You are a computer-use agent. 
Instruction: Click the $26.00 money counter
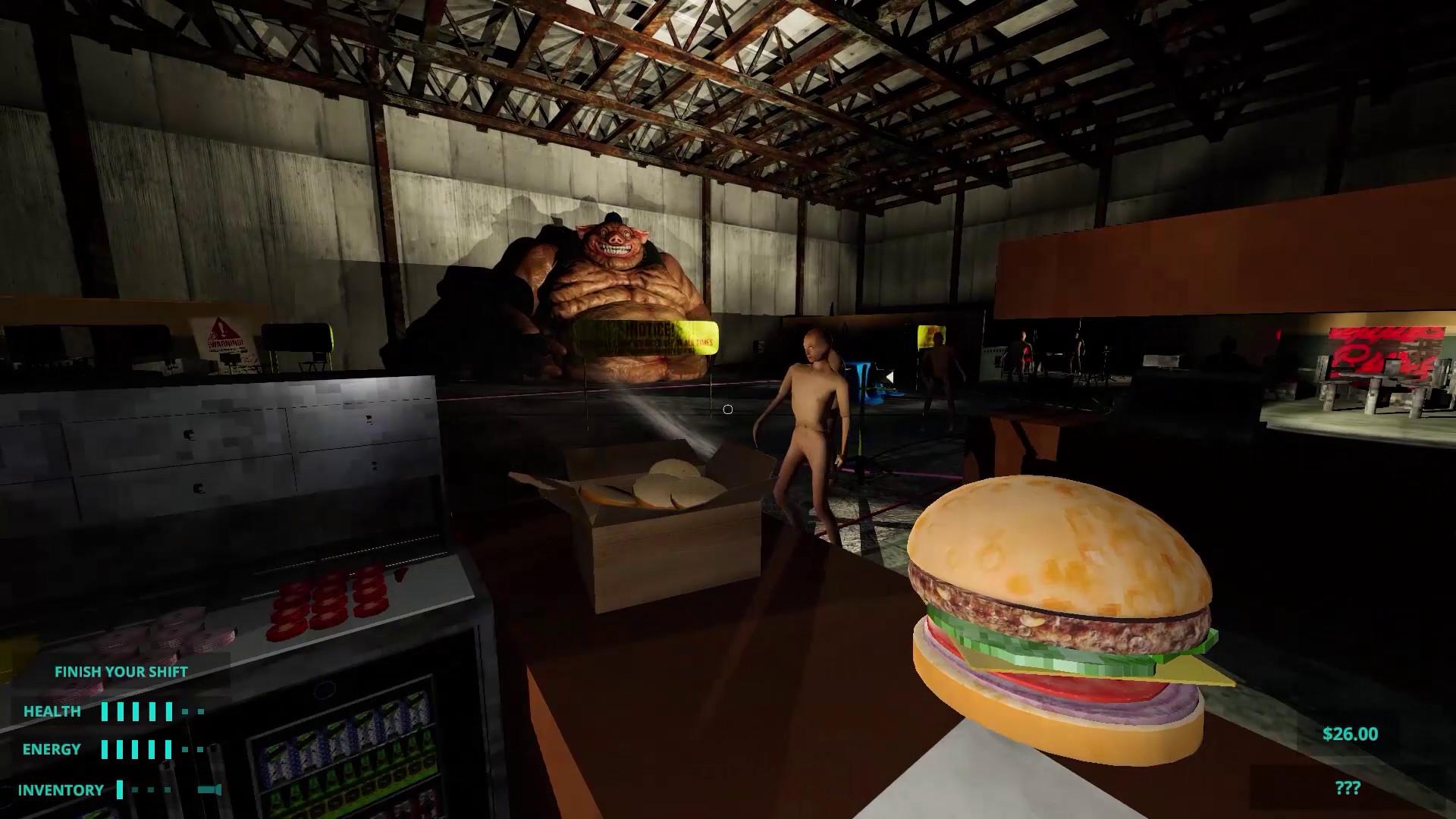(1349, 734)
